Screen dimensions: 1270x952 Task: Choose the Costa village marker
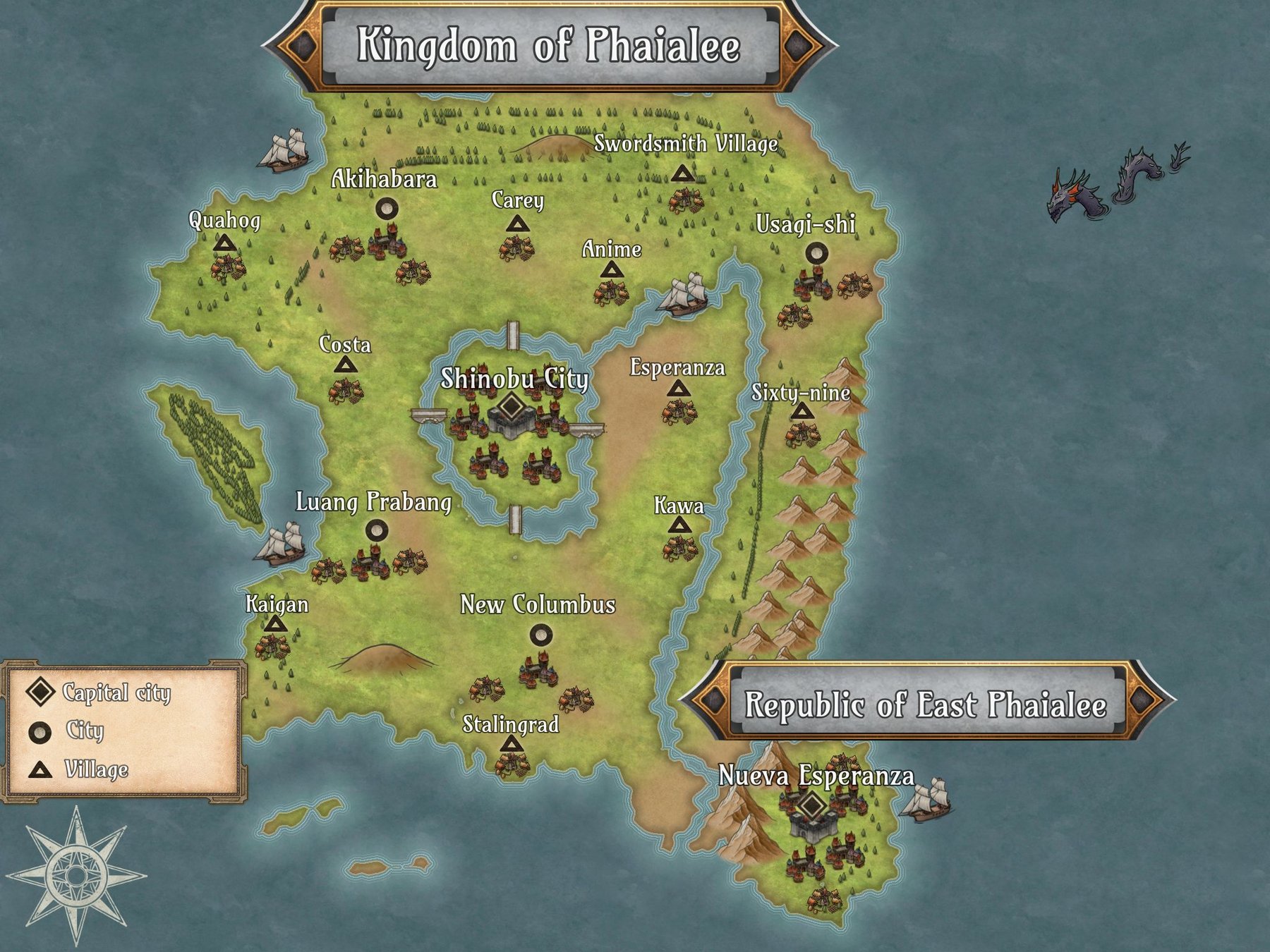345,365
